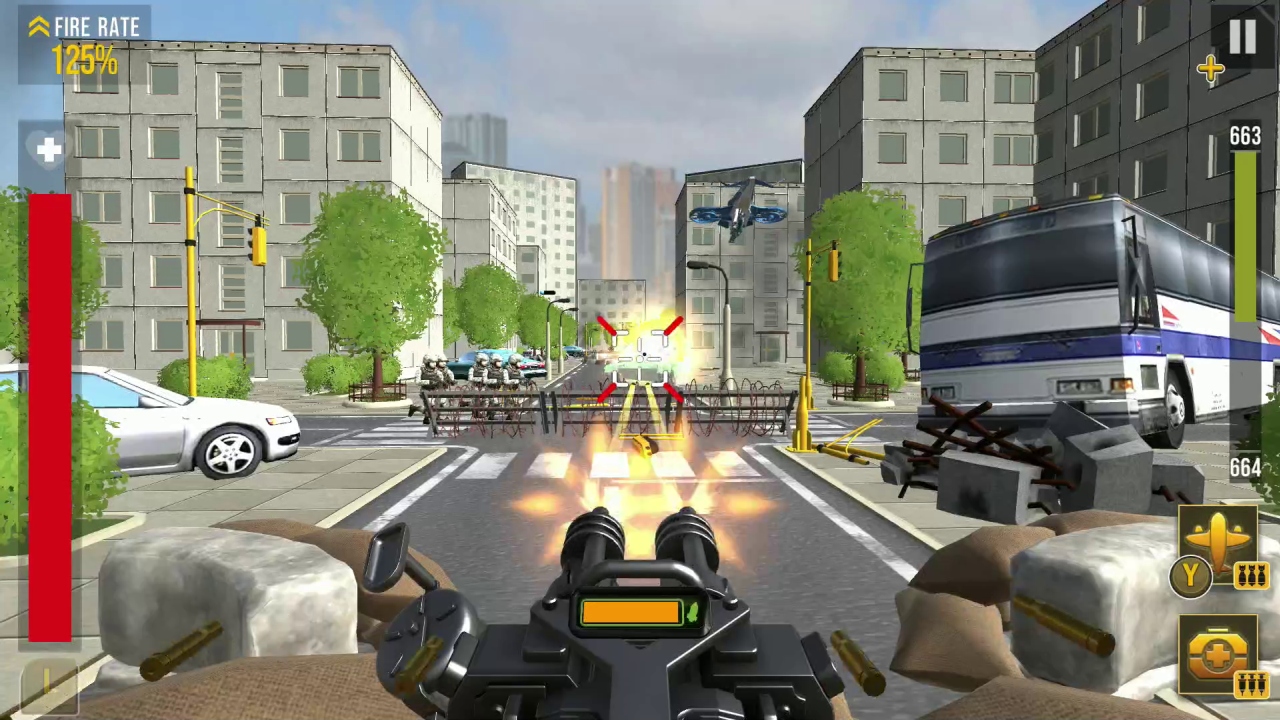This screenshot has width=1280, height=720.
Task: Toggle pause with the pause icon
Action: point(1243,38)
